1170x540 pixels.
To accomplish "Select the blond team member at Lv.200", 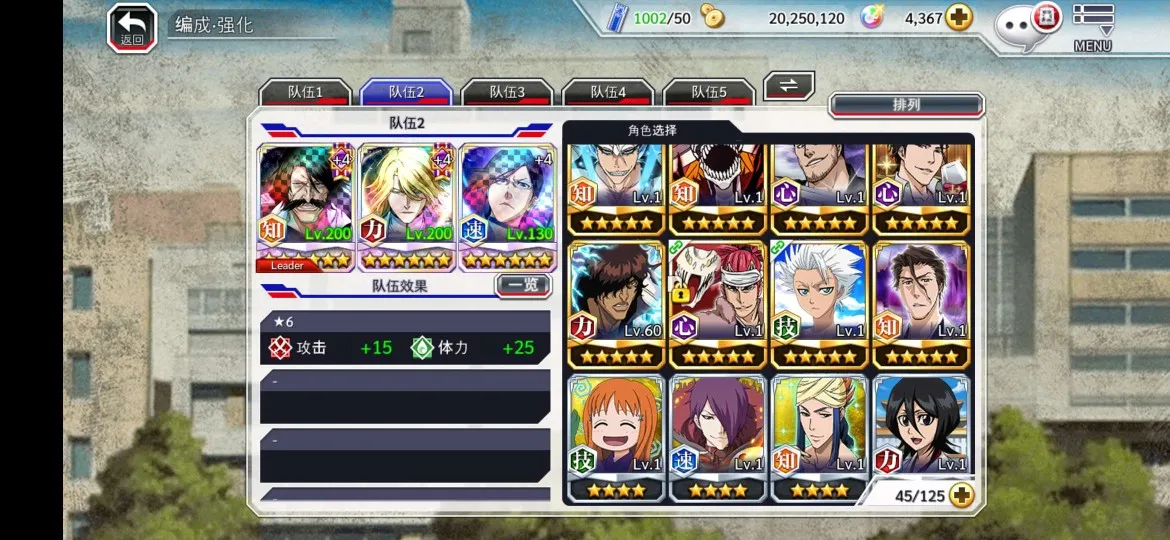I will pos(406,206).
